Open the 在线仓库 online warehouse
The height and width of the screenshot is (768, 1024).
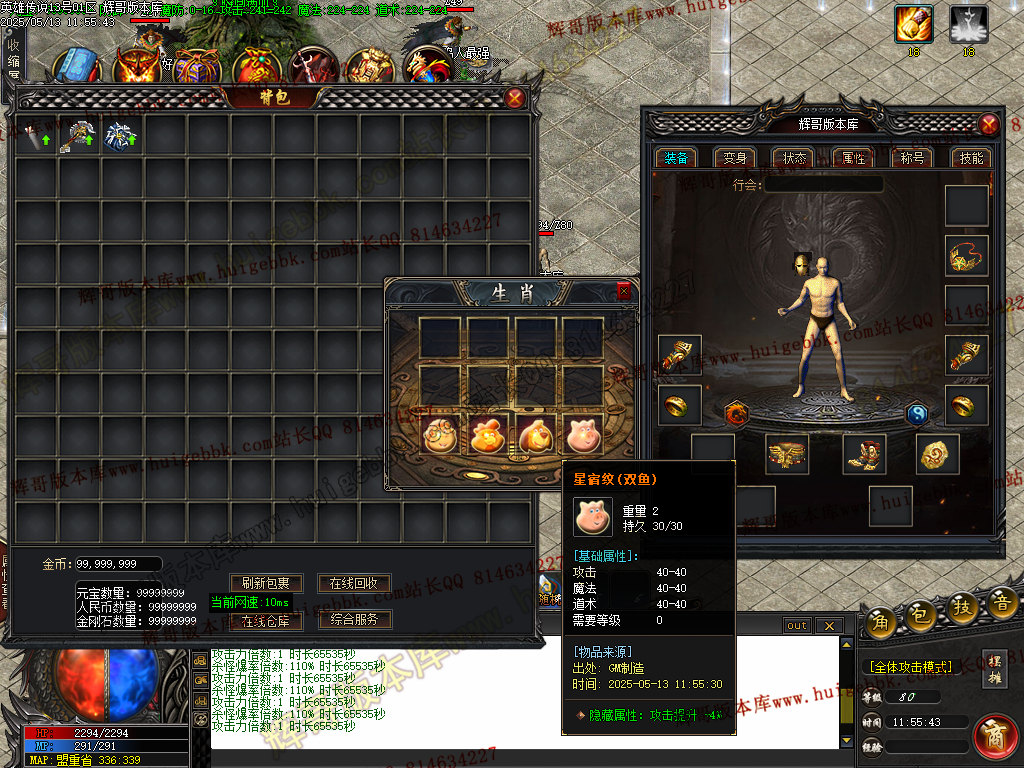coord(267,620)
